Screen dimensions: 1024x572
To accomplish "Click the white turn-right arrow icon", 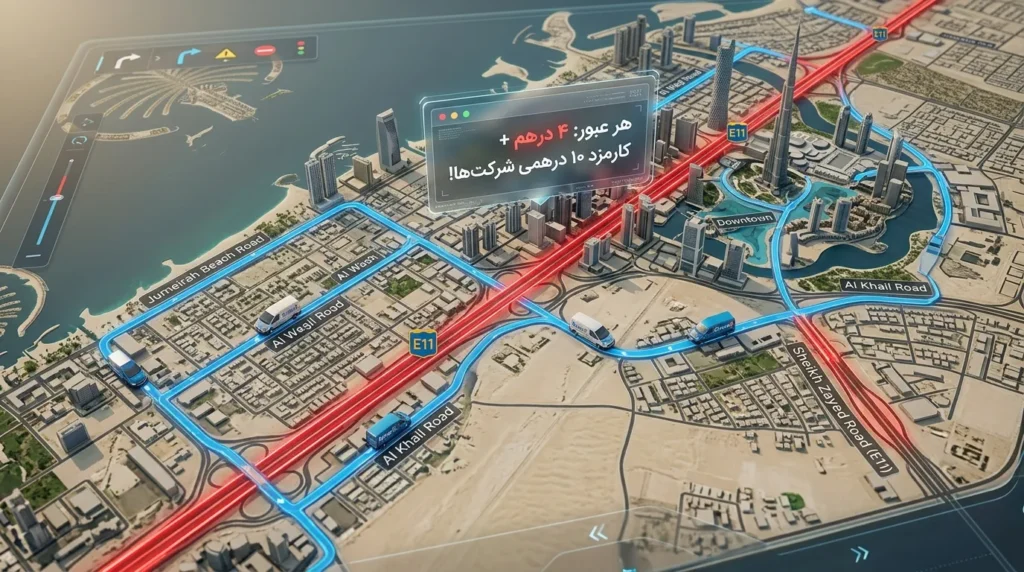I will pyautogui.click(x=129, y=61).
